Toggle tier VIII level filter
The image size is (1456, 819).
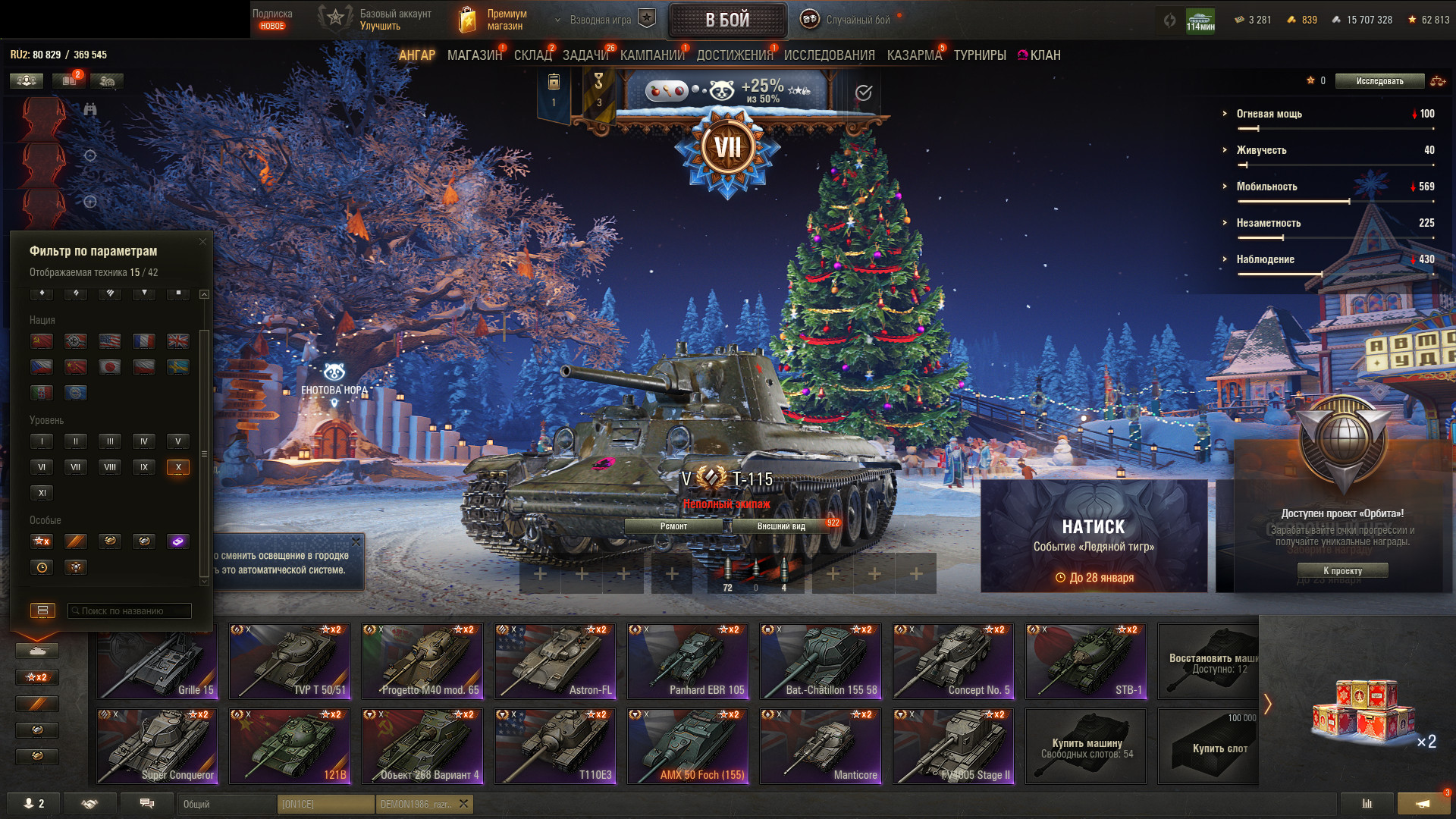click(110, 467)
